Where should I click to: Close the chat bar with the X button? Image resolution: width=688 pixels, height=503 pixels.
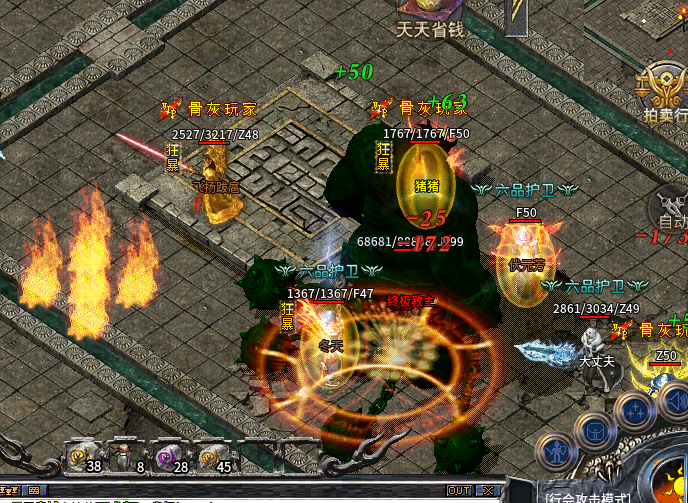point(487,491)
